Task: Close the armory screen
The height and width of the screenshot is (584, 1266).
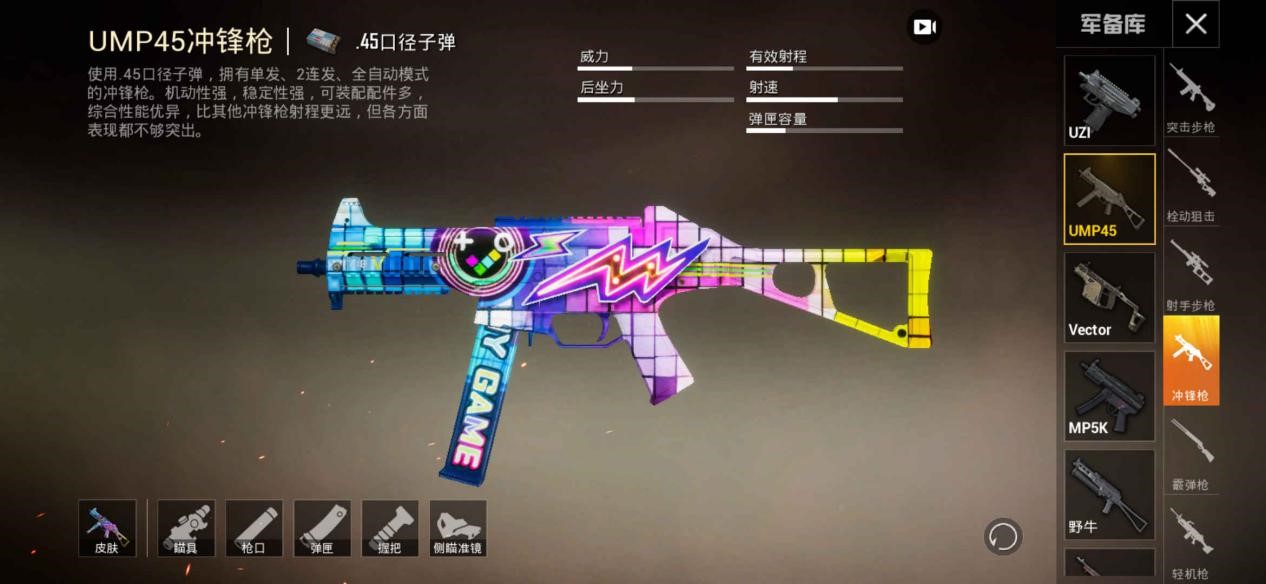Action: (x=1195, y=24)
